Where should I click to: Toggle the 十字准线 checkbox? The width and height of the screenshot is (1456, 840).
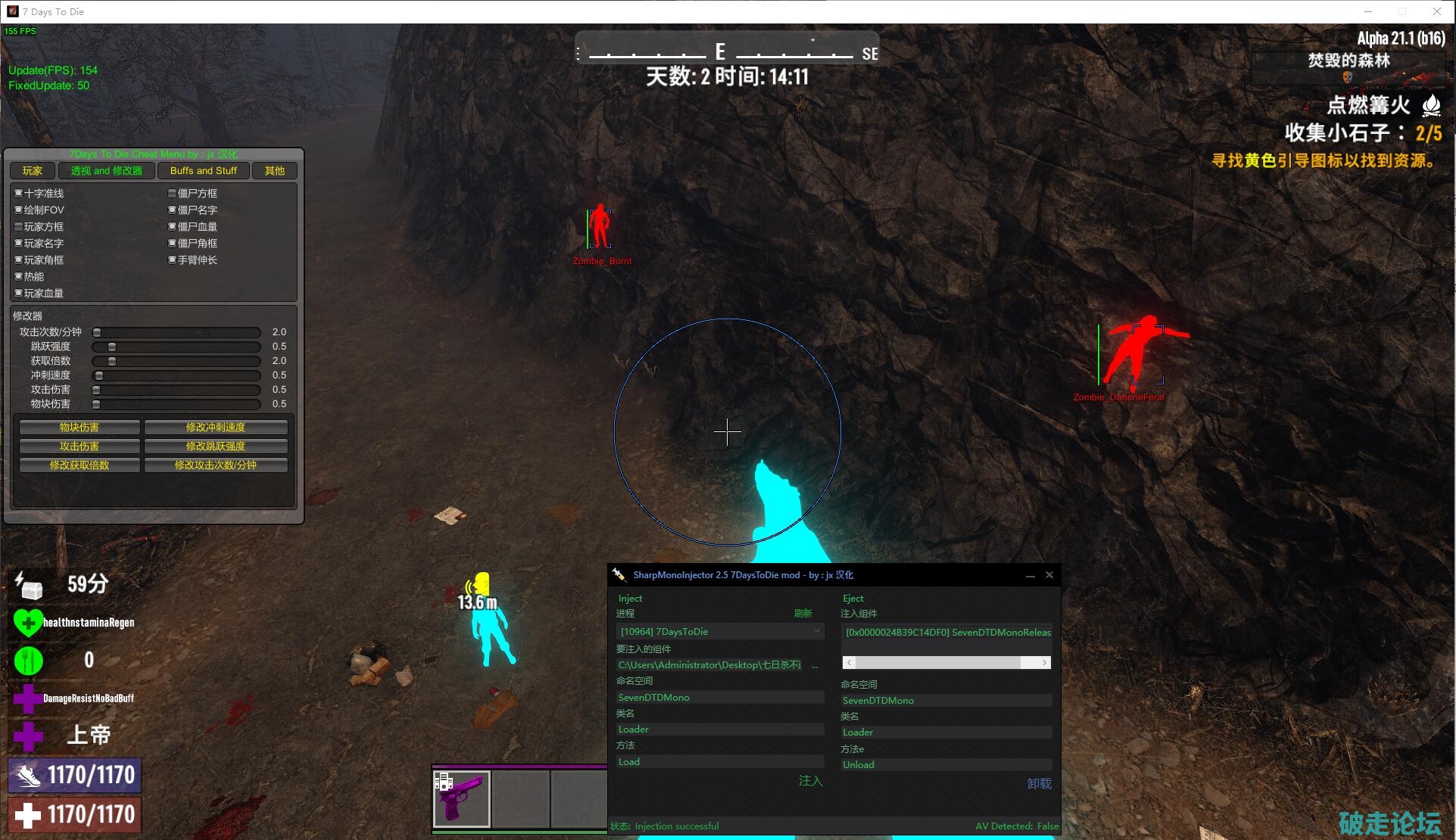(19, 194)
